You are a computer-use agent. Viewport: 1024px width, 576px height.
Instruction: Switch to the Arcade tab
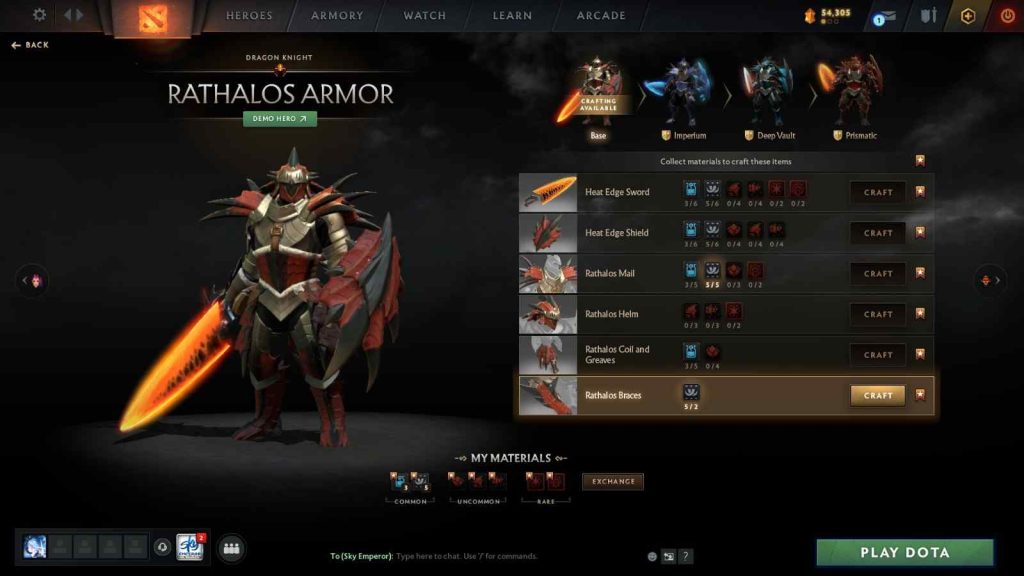601,16
